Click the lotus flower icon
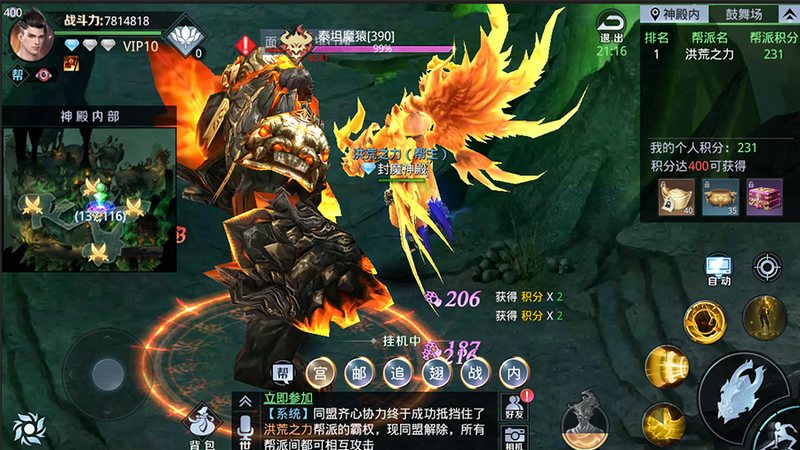This screenshot has height=450, width=800. click(181, 40)
